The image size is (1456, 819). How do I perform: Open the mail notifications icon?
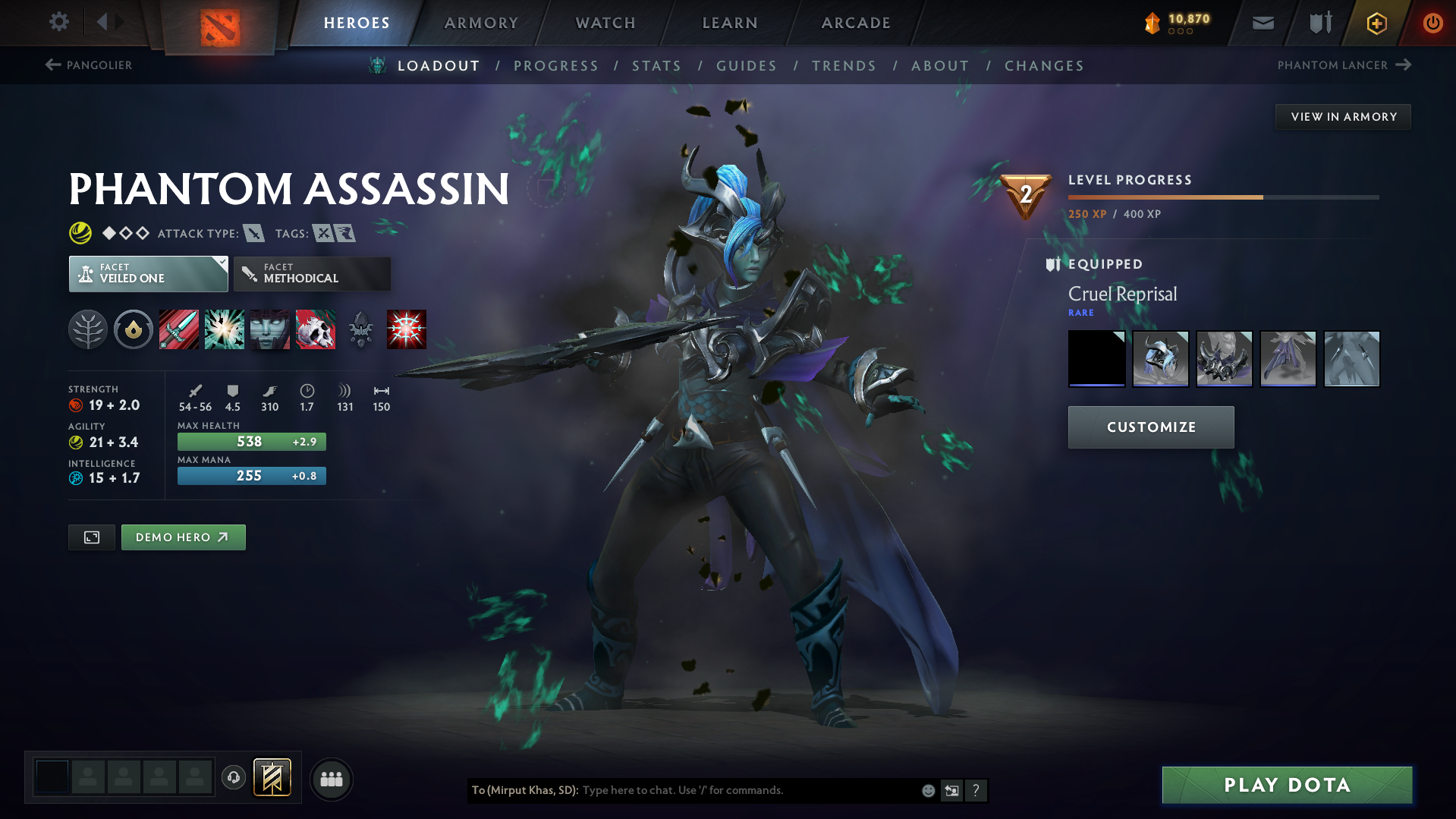tap(1262, 22)
